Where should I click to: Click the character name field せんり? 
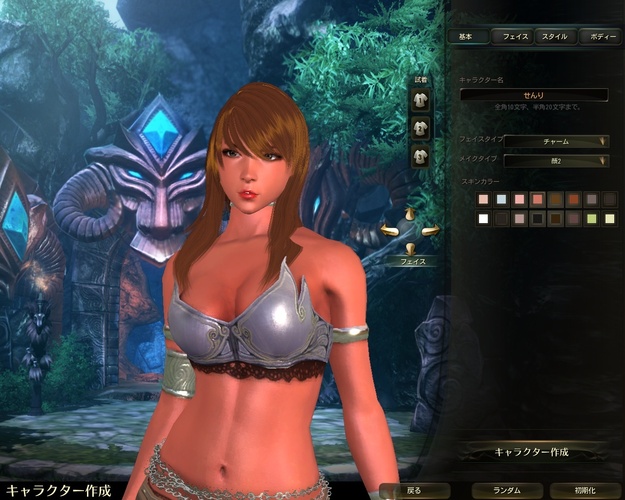click(534, 94)
